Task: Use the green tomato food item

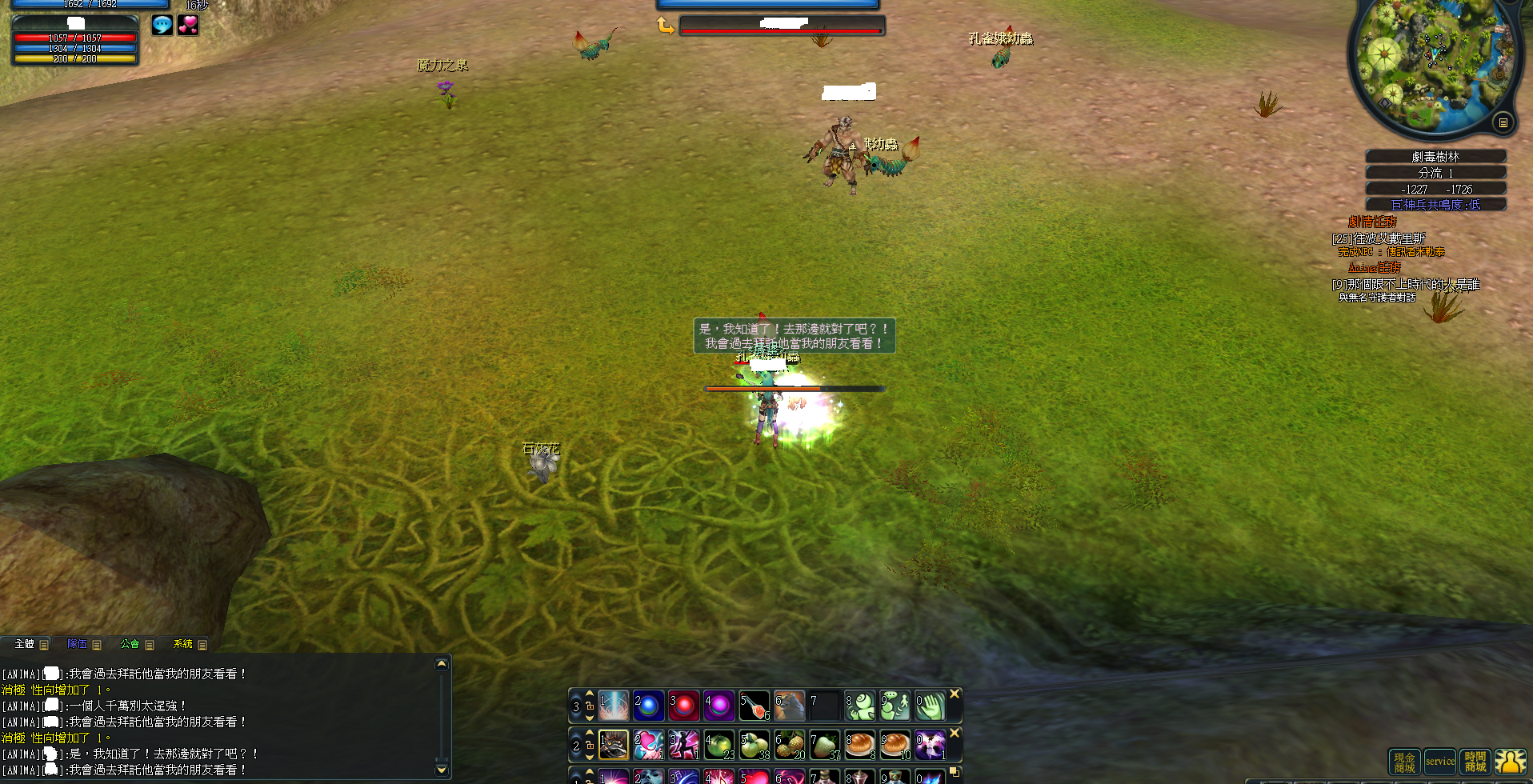Action: 718,745
